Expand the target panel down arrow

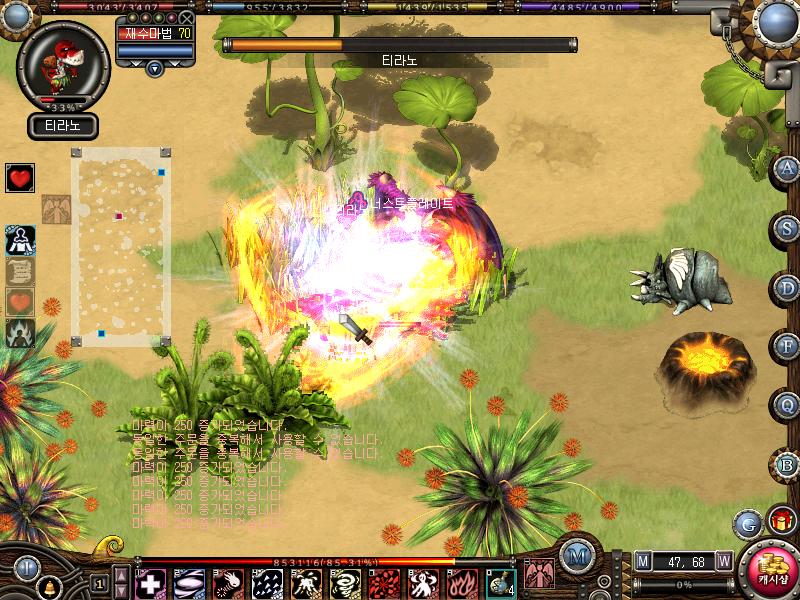point(154,68)
